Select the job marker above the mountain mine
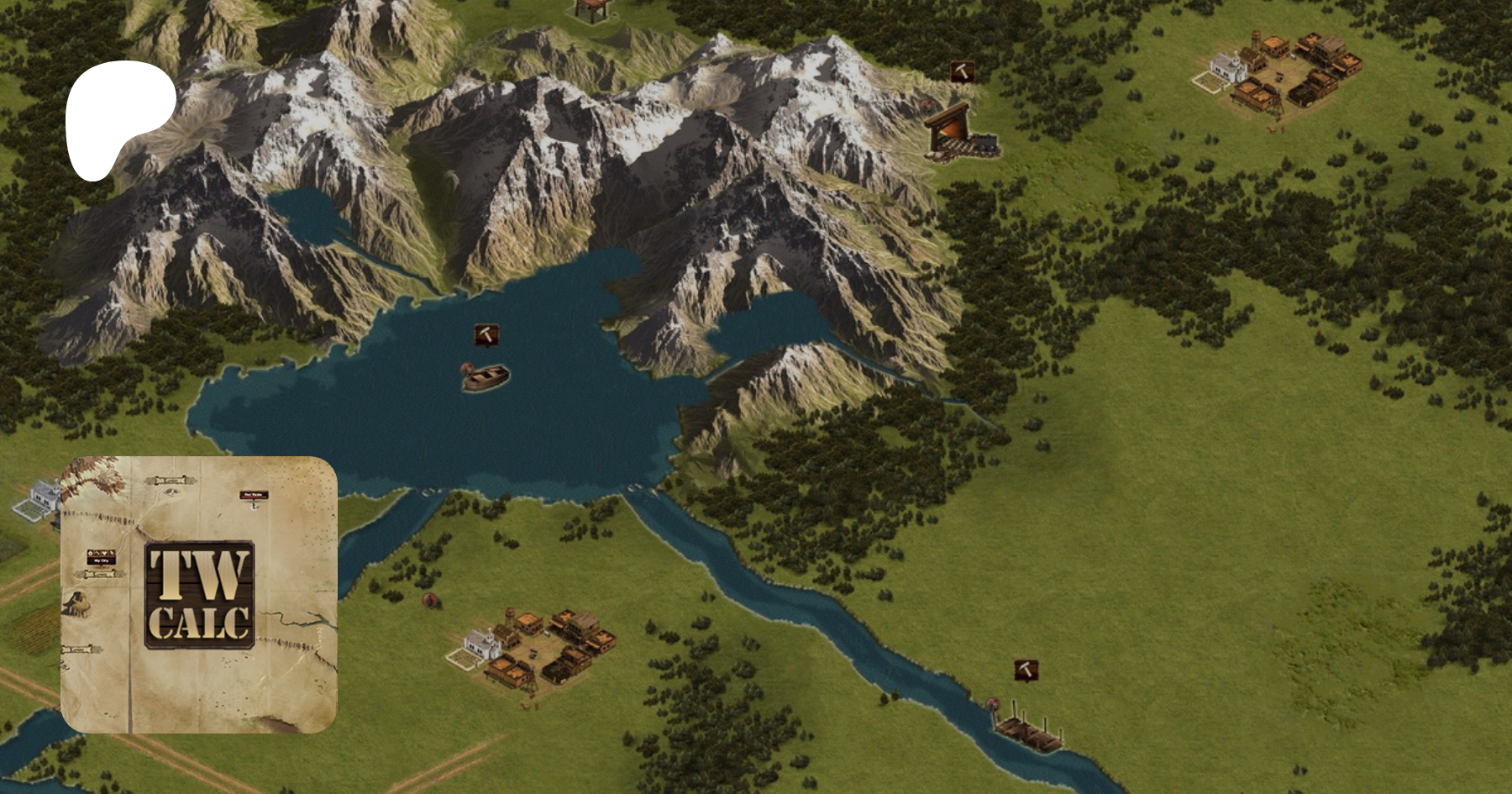Screen dimensions: 1512x794 tap(963, 71)
